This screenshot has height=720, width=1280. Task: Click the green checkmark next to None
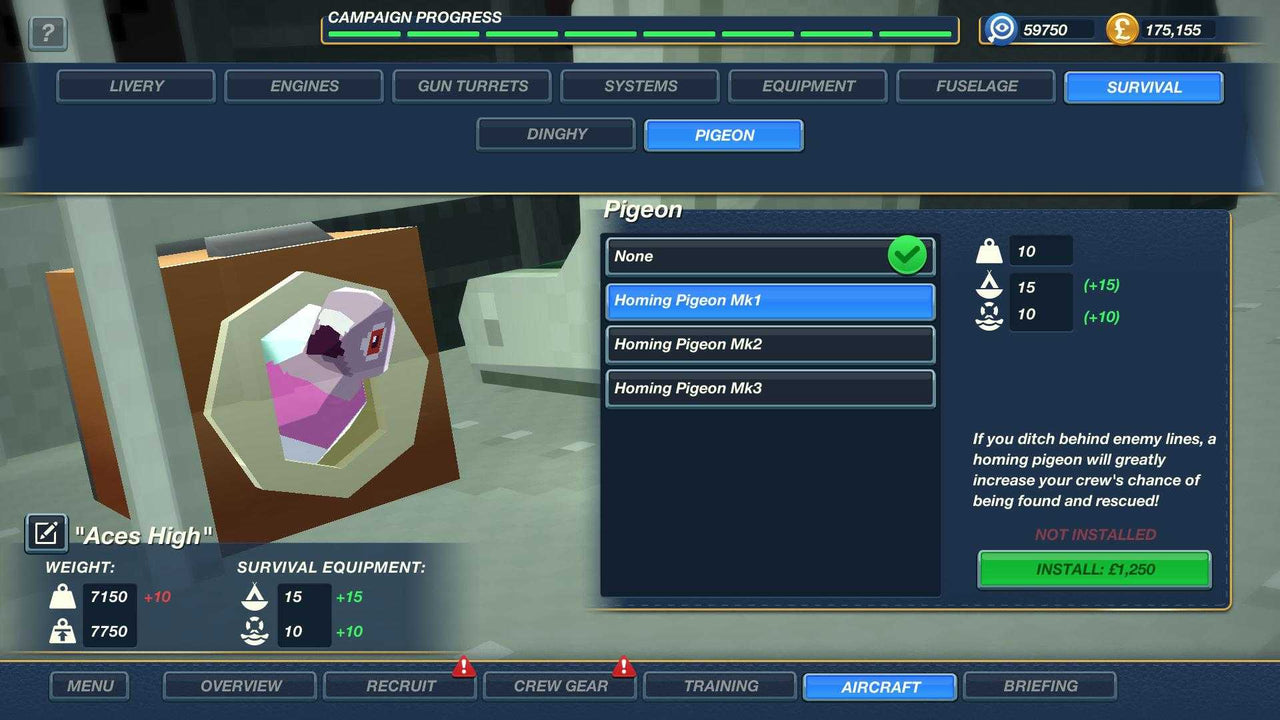pyautogui.click(x=905, y=256)
